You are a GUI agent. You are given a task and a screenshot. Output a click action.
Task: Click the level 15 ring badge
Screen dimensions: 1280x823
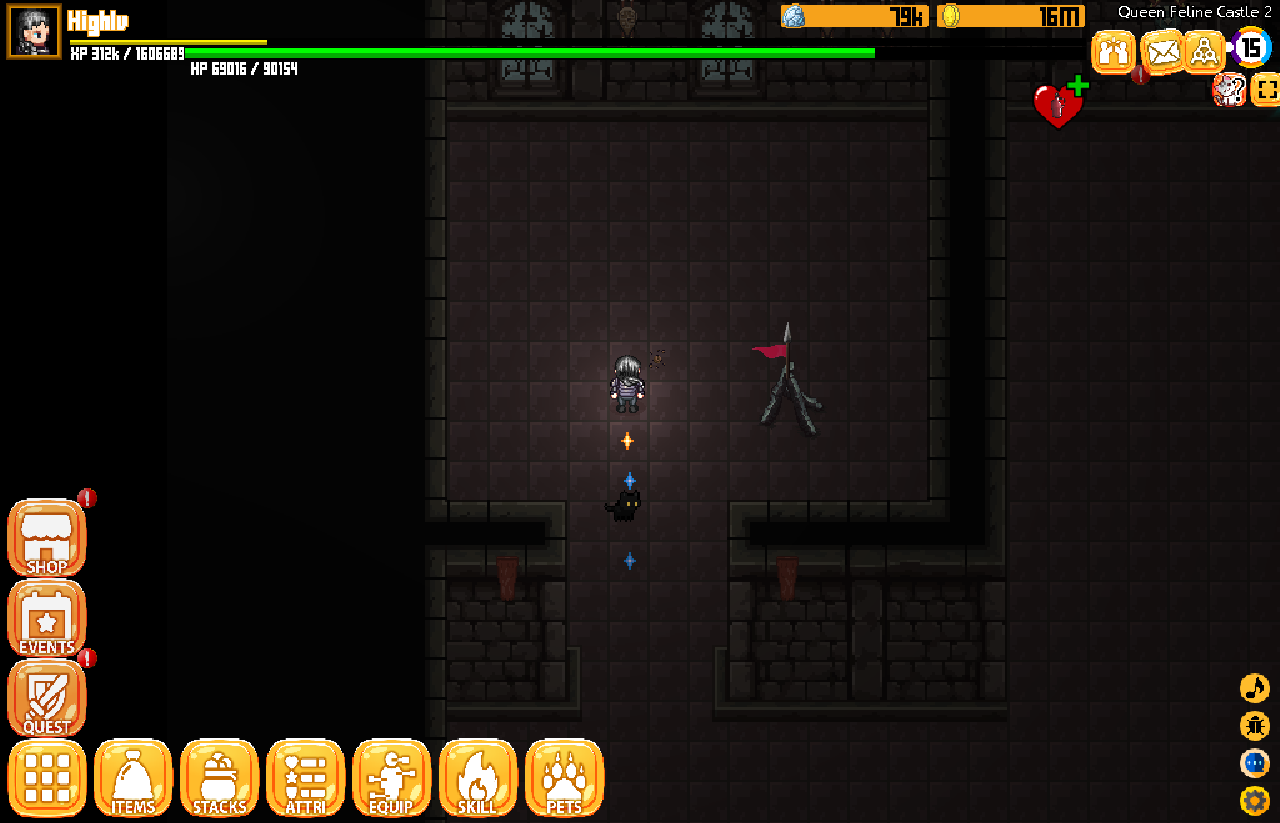[x=1250, y=47]
